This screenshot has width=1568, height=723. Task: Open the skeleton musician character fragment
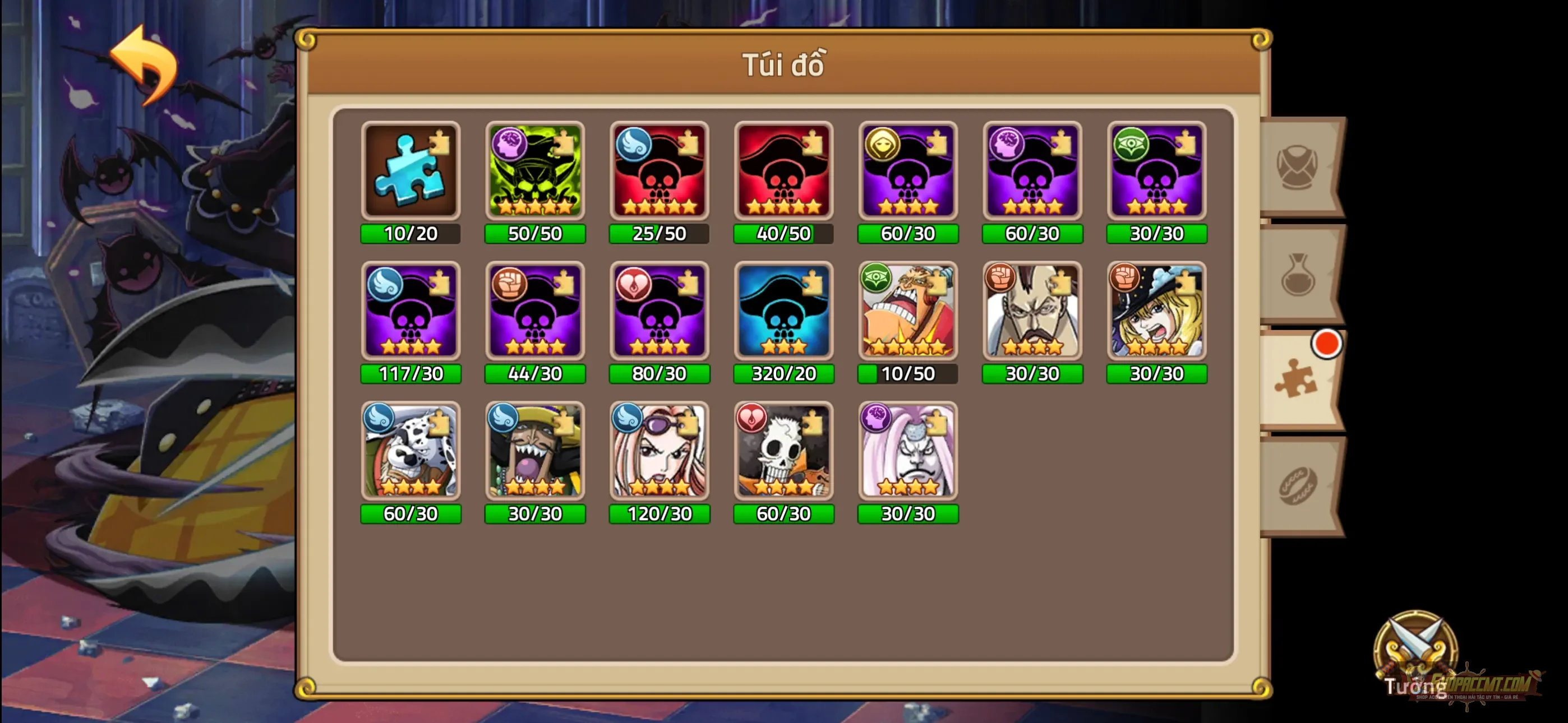pyautogui.click(x=784, y=452)
